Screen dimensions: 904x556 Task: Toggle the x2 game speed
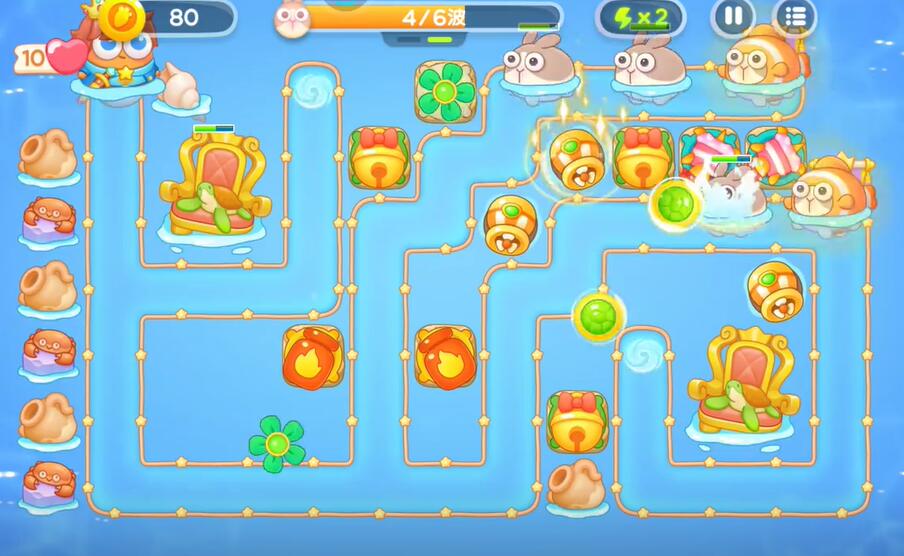641,17
